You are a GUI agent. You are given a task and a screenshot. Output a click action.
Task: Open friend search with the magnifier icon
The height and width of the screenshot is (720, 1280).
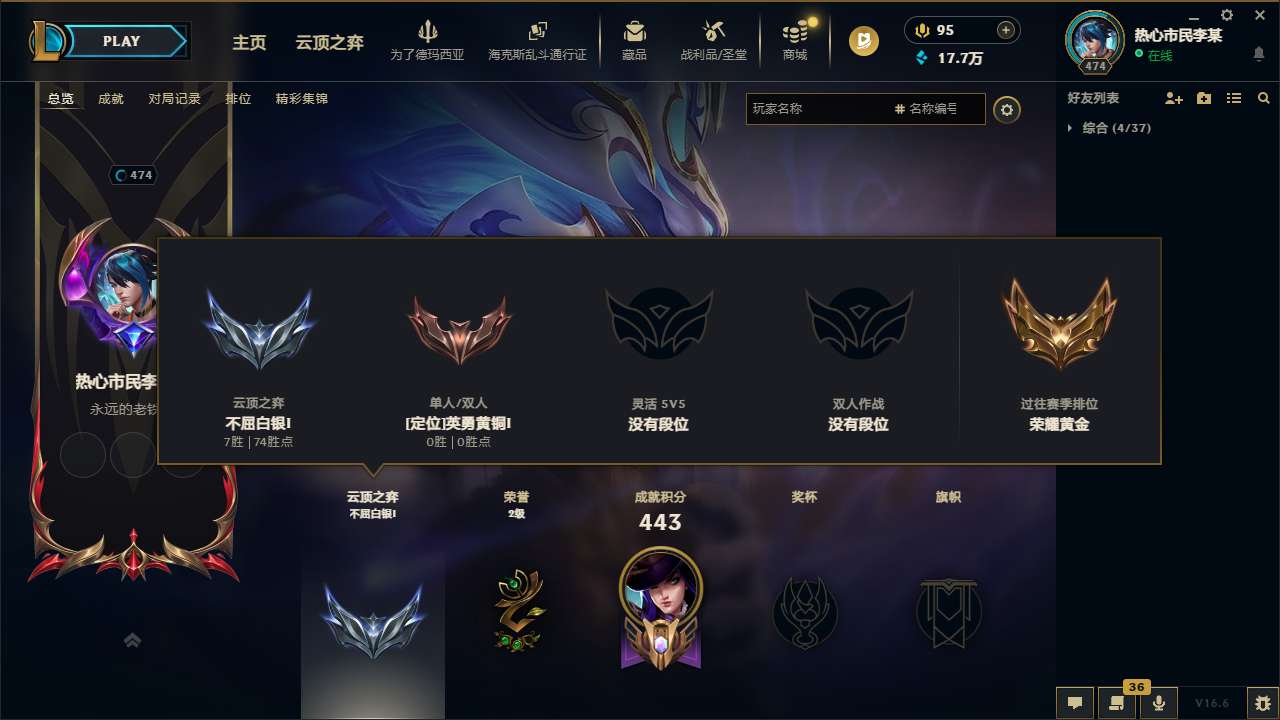pos(1263,98)
